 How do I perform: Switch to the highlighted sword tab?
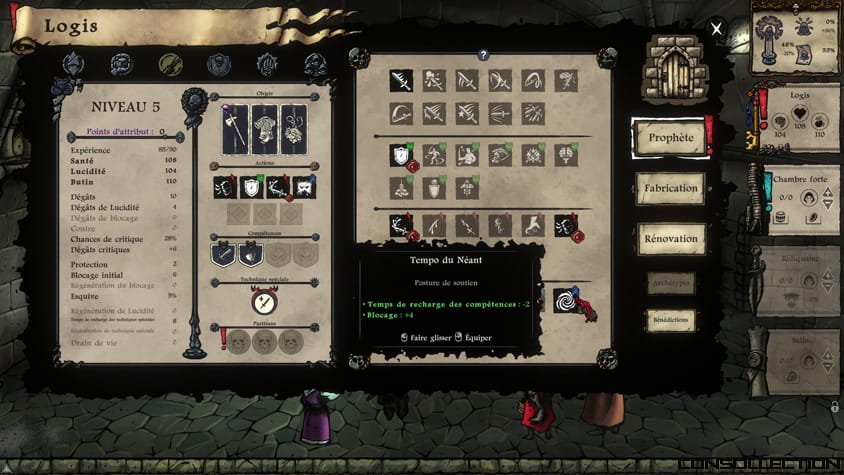pyautogui.click(x=170, y=65)
